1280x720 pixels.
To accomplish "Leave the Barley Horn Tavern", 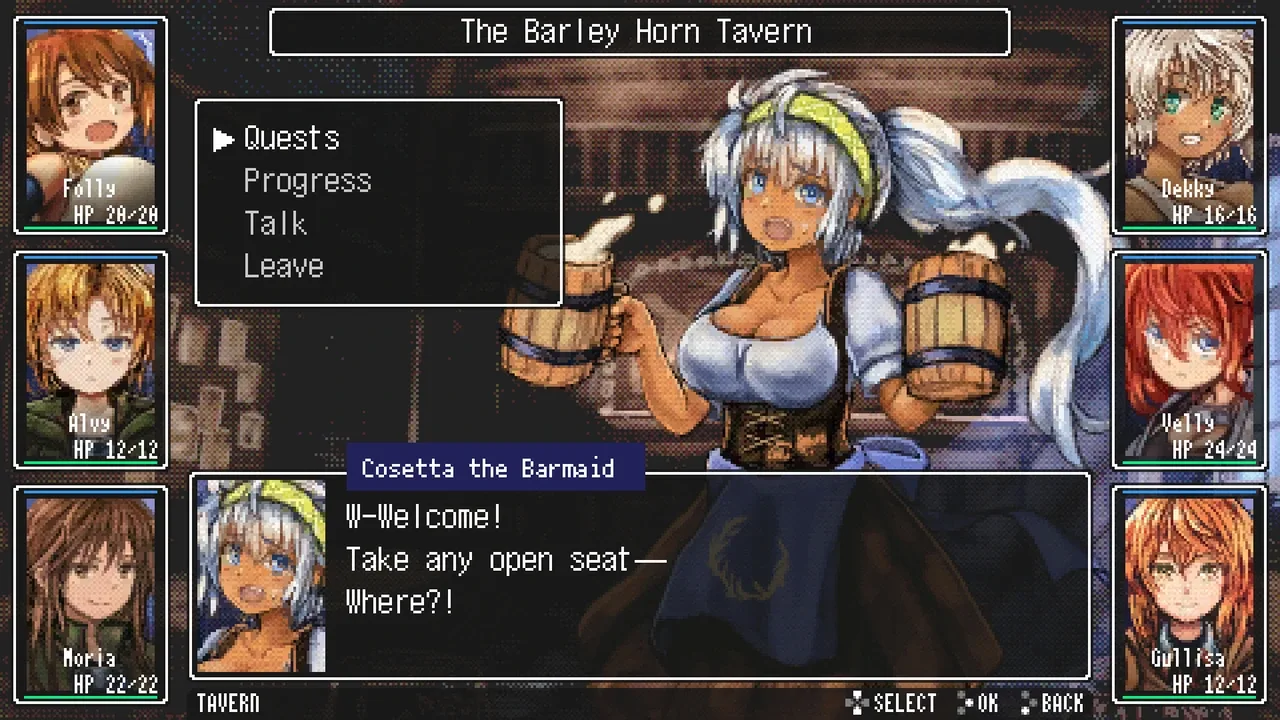I will [x=283, y=267].
